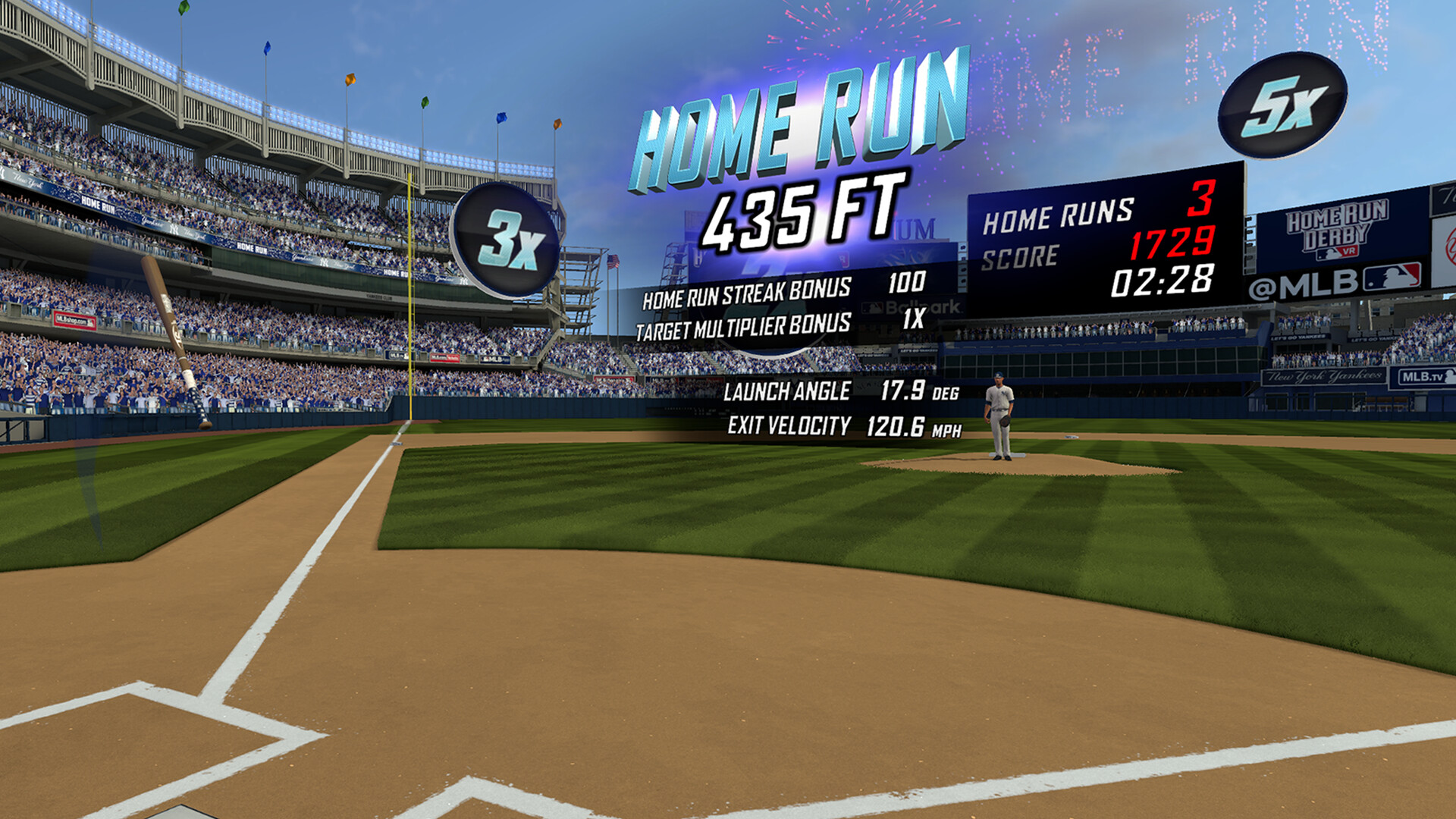
Task: Toggle the Launch Angle readout
Action: pos(836,390)
